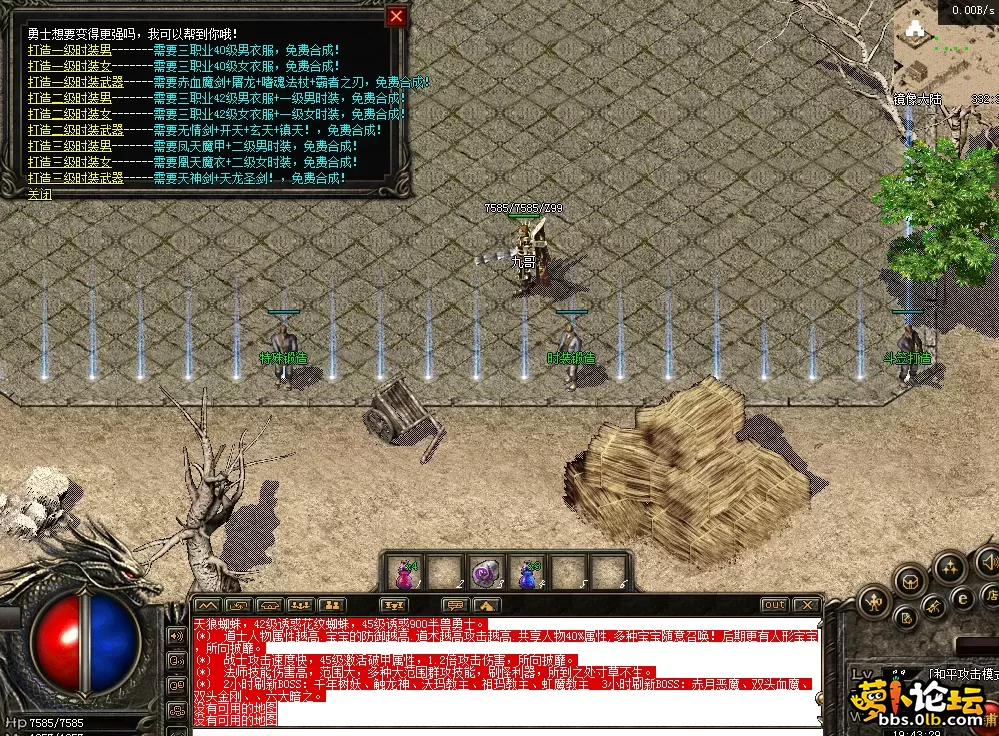Image resolution: width=999 pixels, height=736 pixels.
Task: Click the 关闭 link in dialog
Action: coord(40,194)
